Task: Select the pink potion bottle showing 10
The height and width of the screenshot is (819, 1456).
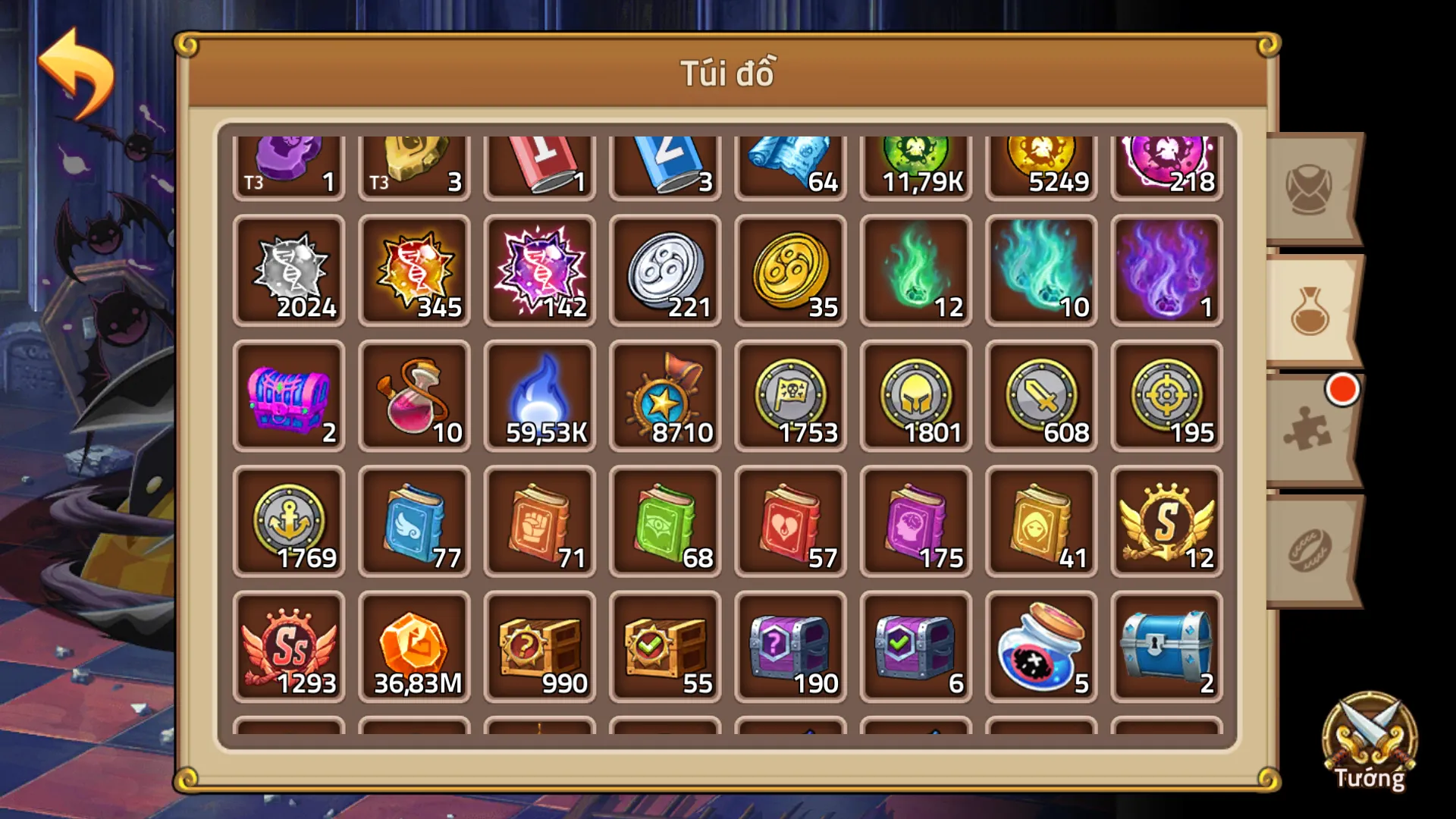Action: click(414, 397)
